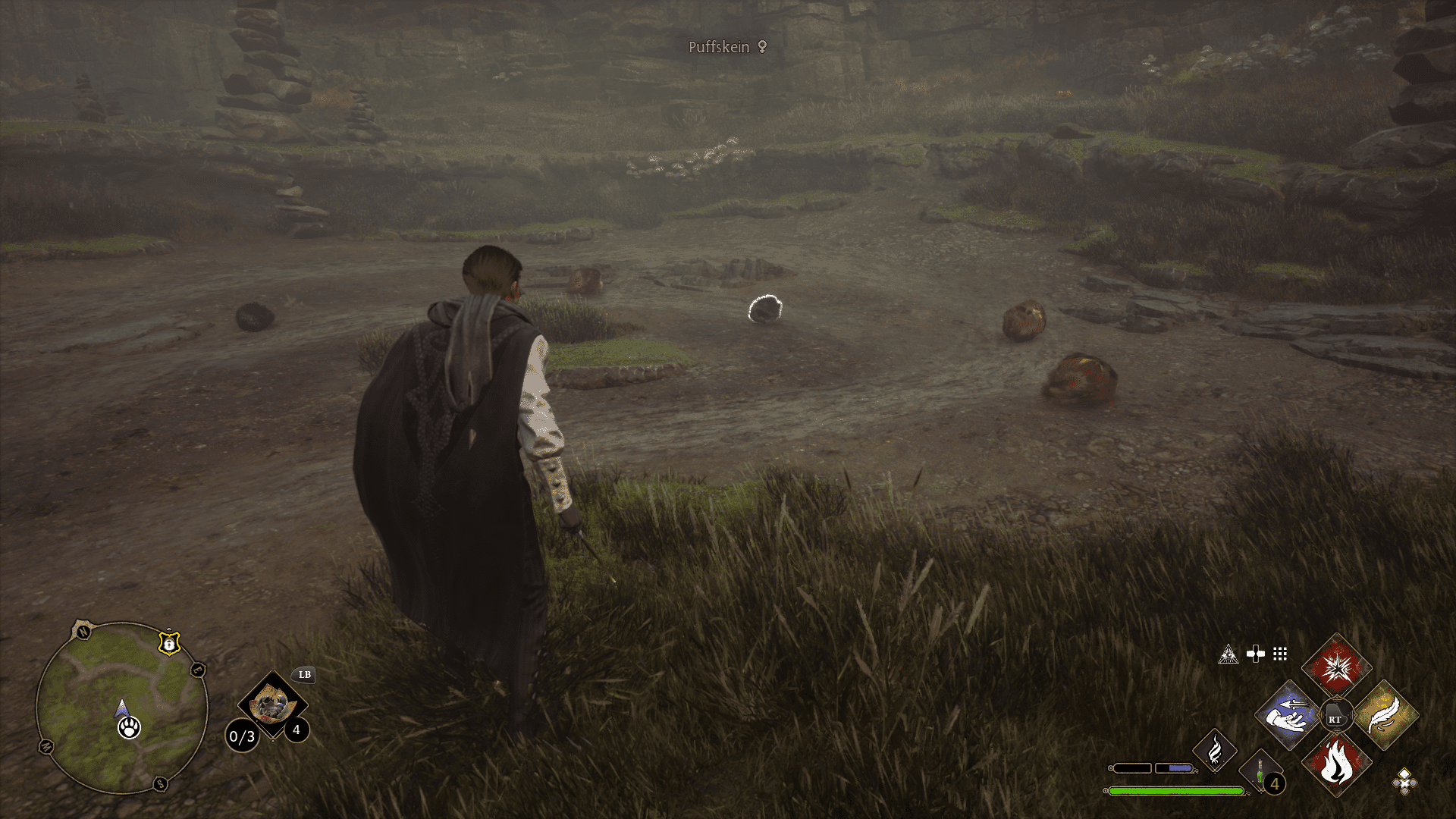Select the Puffskein name label at screen top
This screenshot has height=819, width=1456.
click(x=717, y=47)
